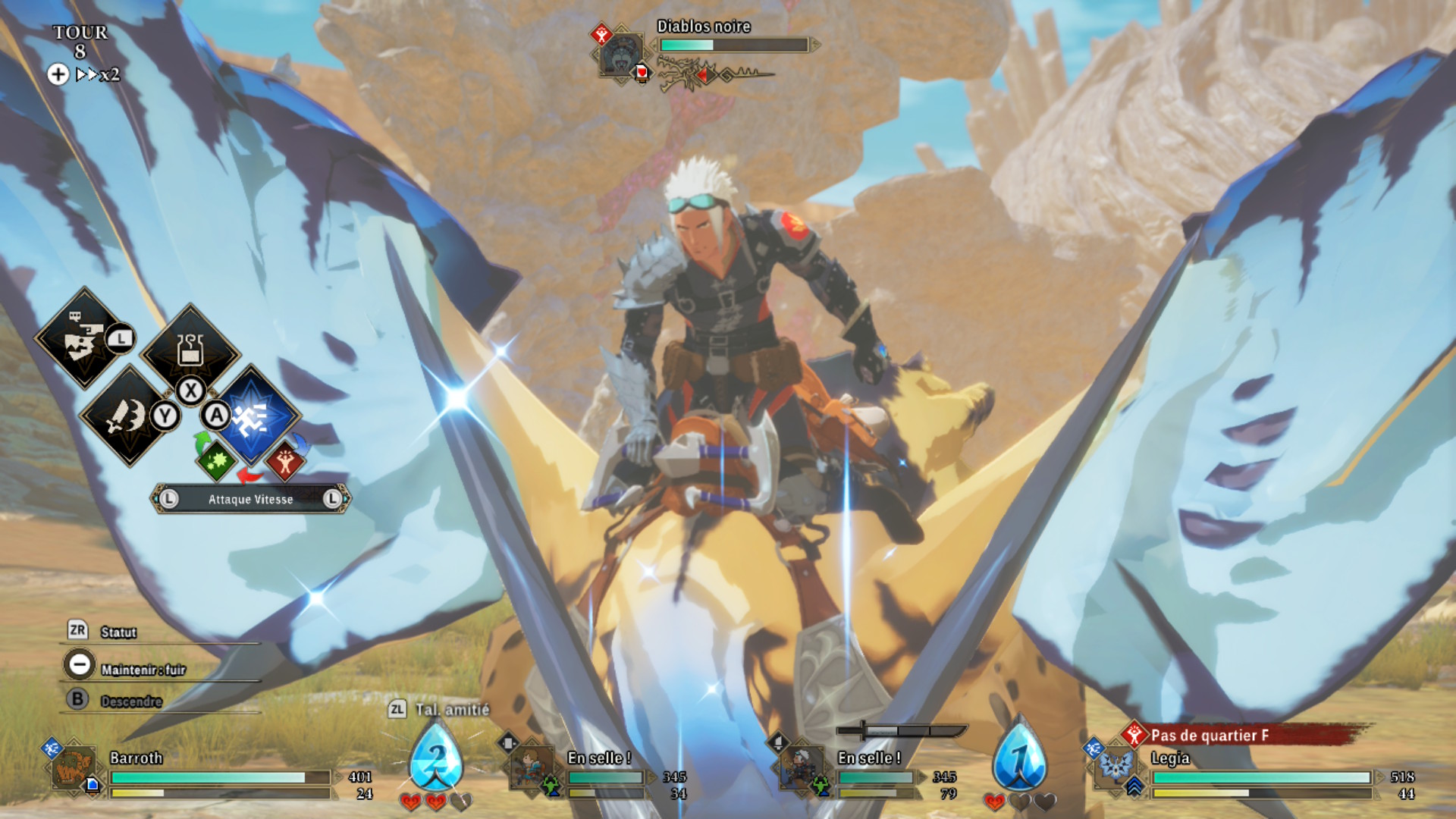Select the kinship gauge stone showing 1

click(1020, 757)
